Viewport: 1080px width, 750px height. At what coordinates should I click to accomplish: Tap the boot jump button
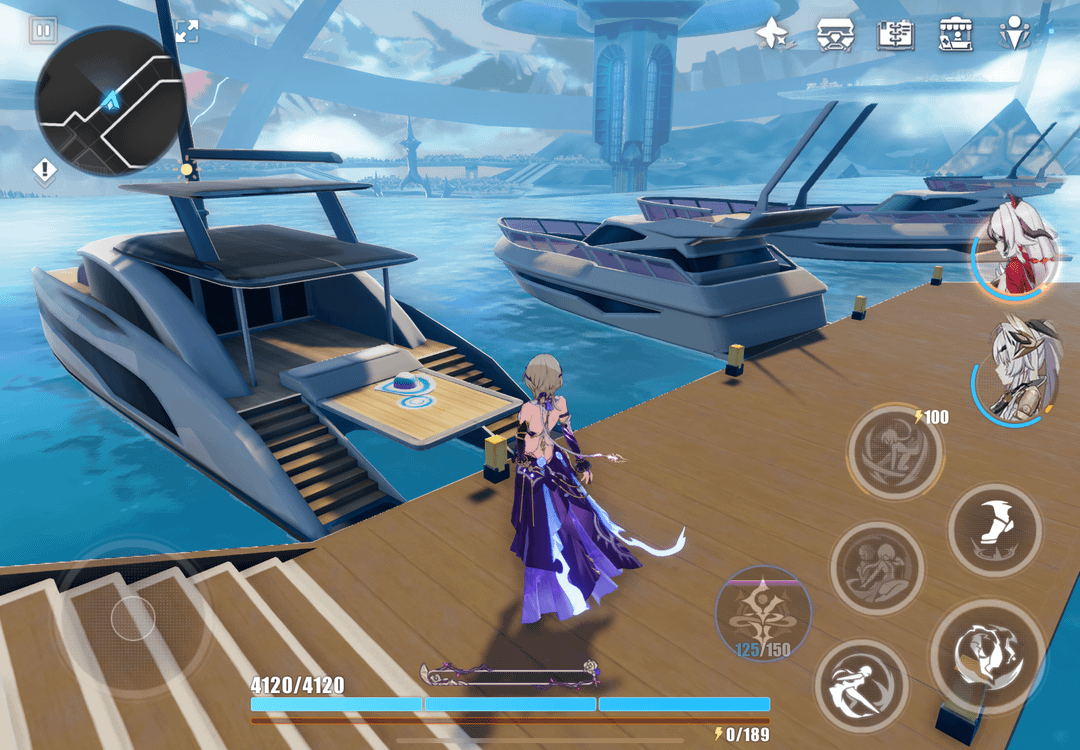coord(995,530)
